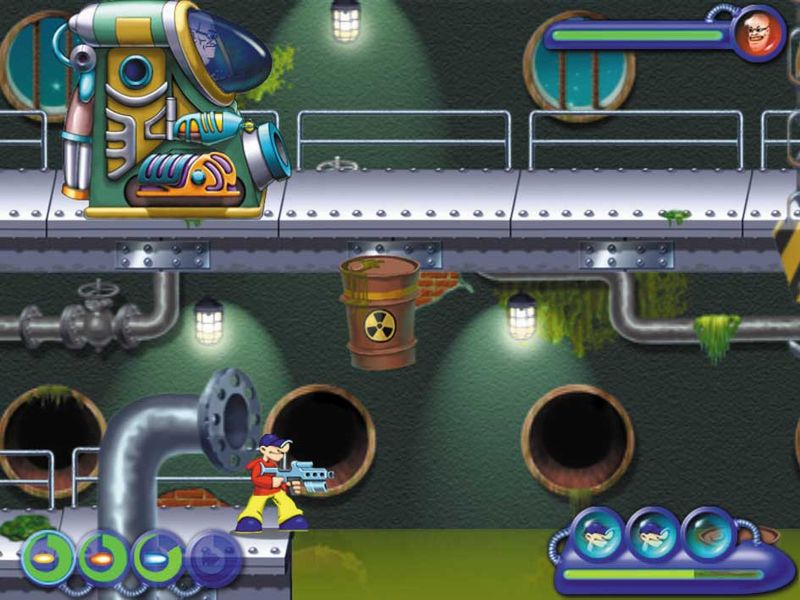Choose the blue shot weapon icon
800x600 pixels.
click(x=157, y=558)
